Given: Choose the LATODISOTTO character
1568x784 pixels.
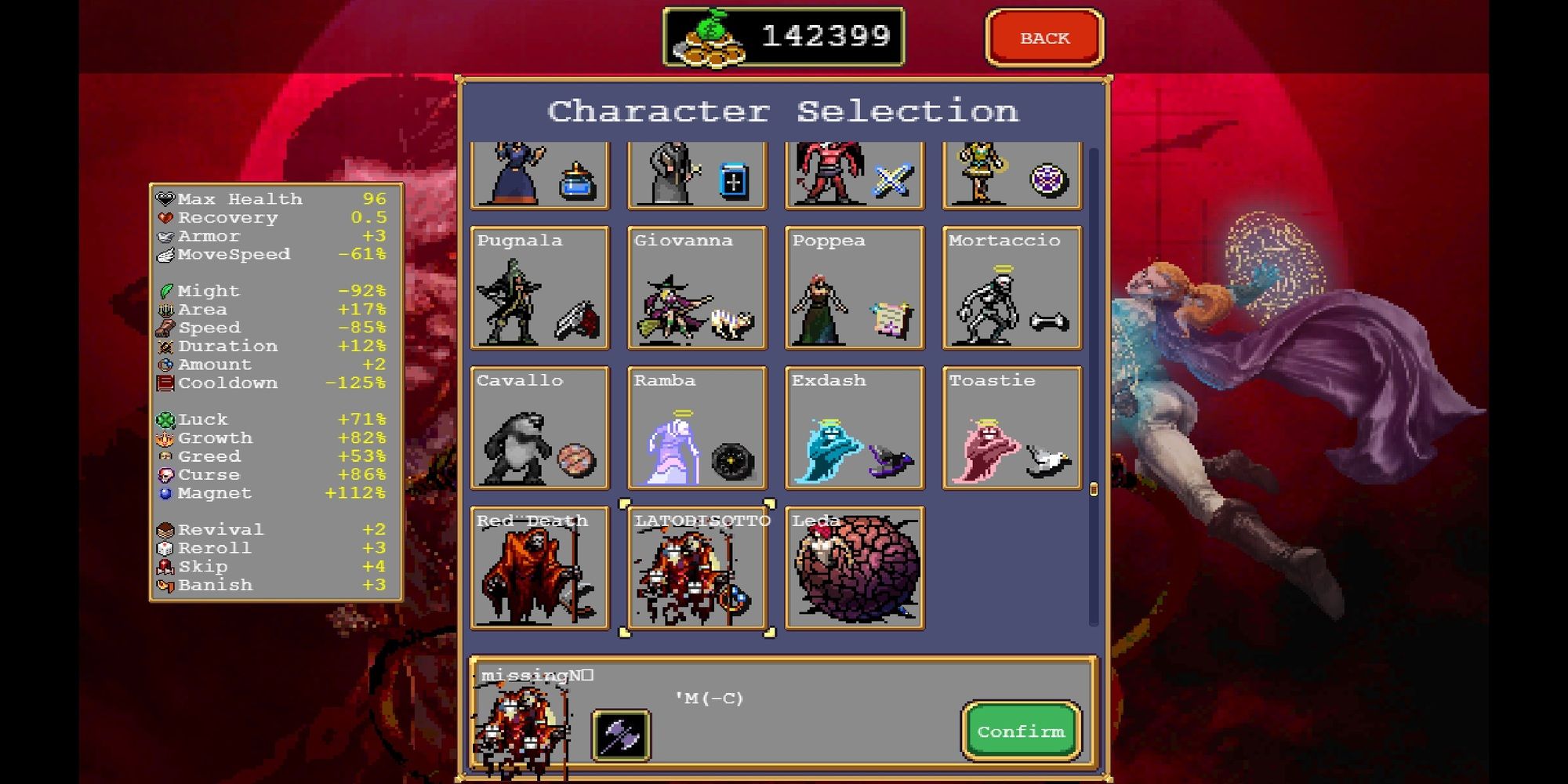Looking at the screenshot, I should click(697, 568).
